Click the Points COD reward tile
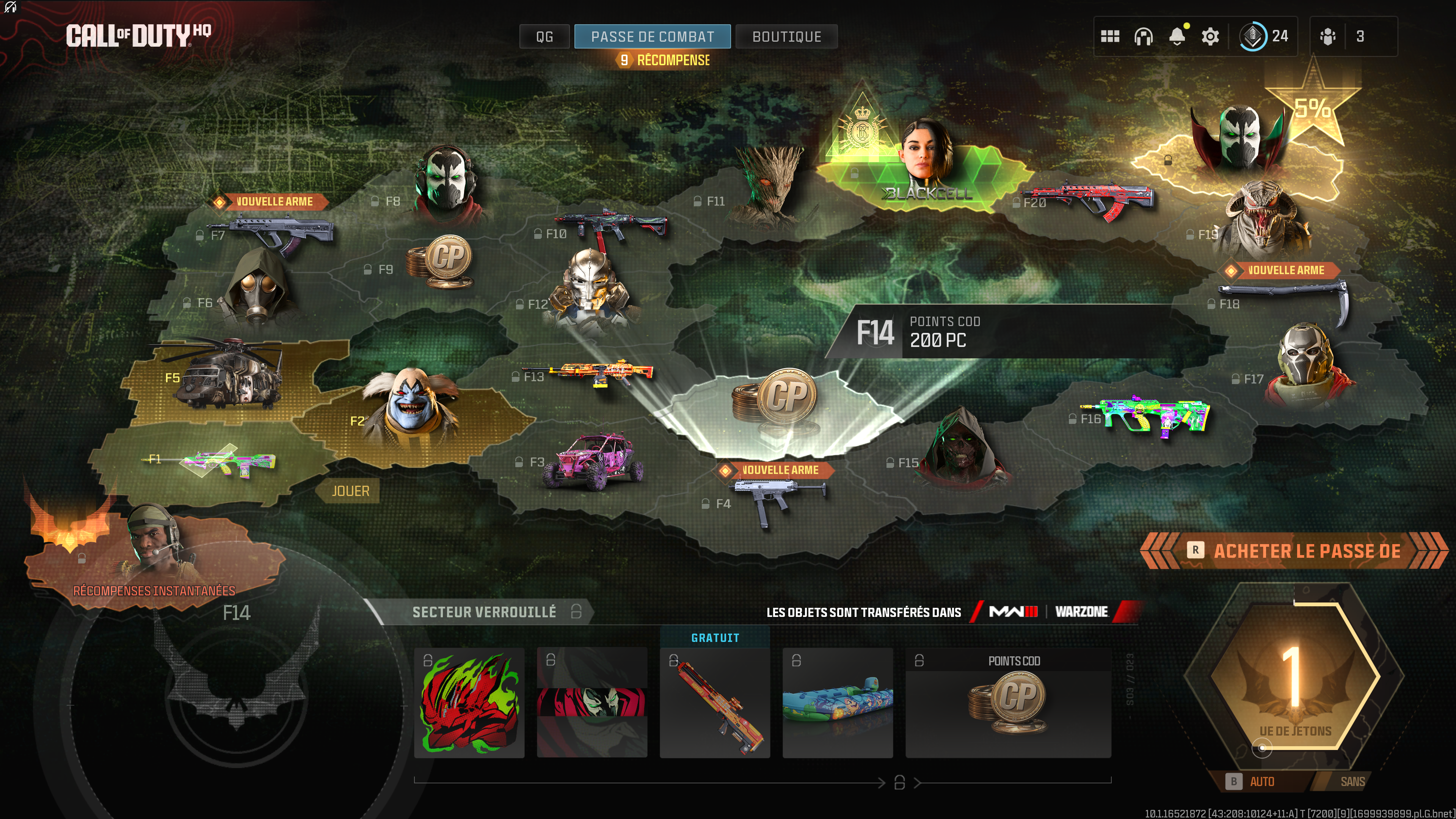The image size is (1456, 819). coord(1008,703)
